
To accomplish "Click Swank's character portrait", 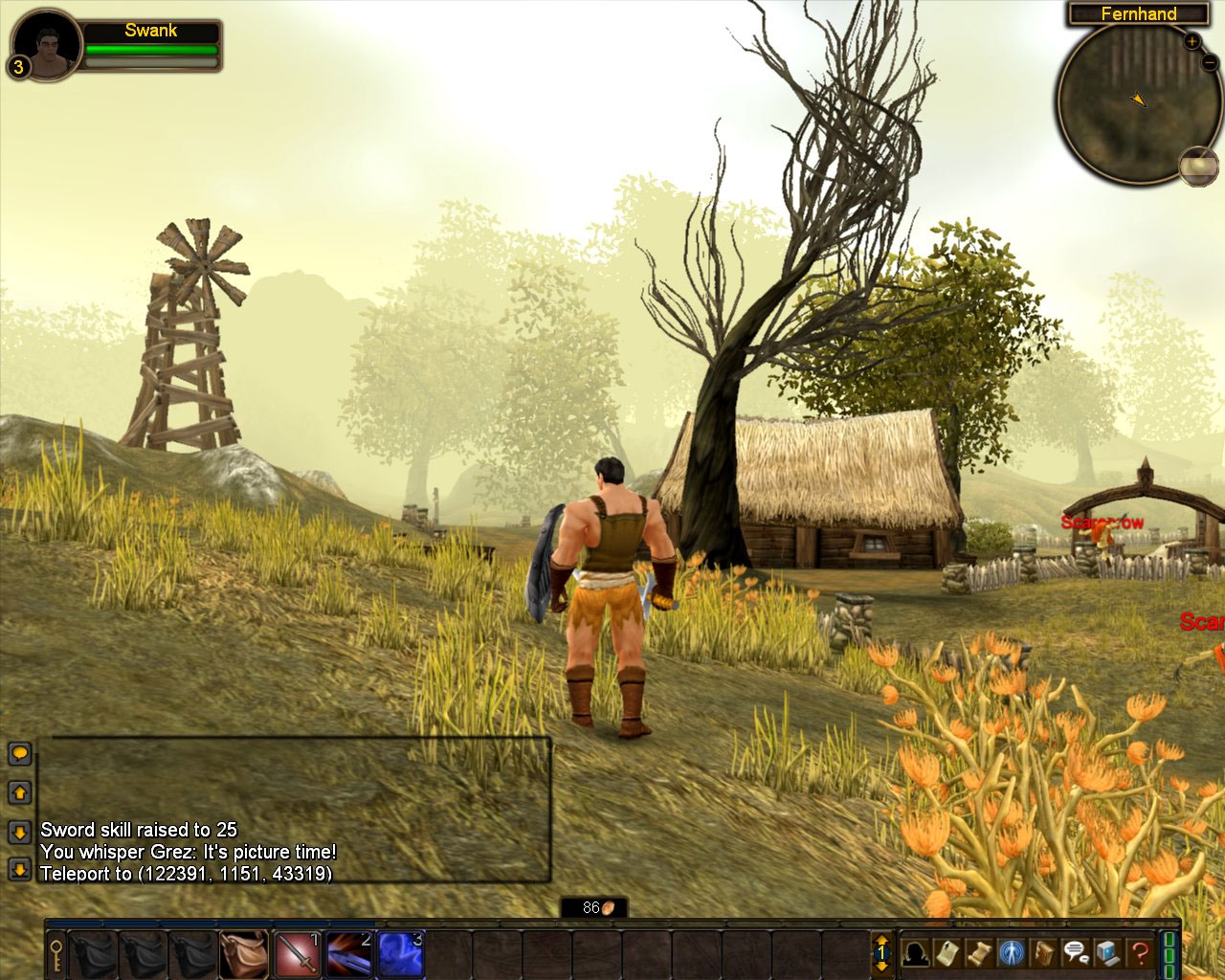I will (x=46, y=44).
